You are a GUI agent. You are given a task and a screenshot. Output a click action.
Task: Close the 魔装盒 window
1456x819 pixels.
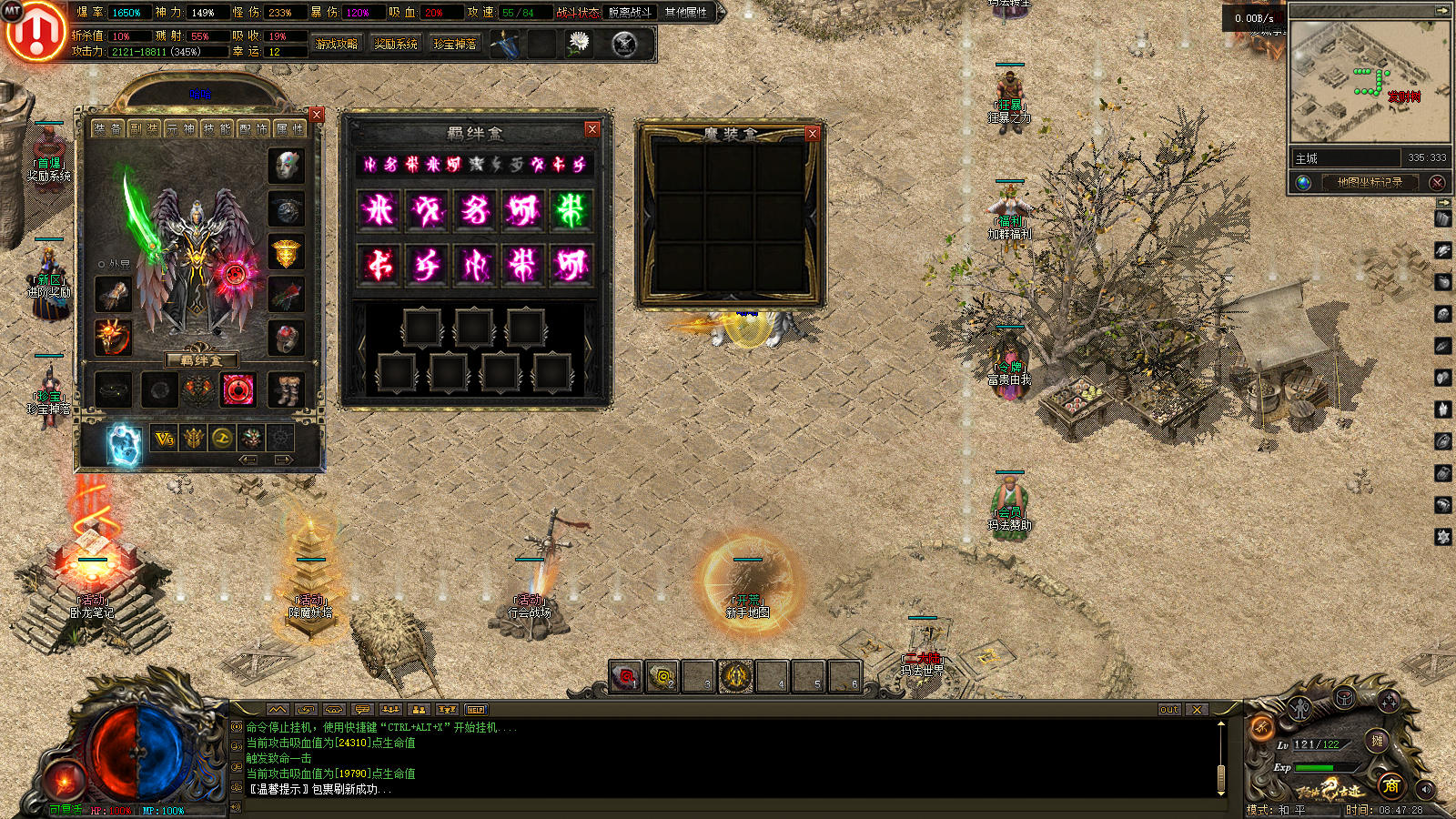pyautogui.click(x=813, y=134)
